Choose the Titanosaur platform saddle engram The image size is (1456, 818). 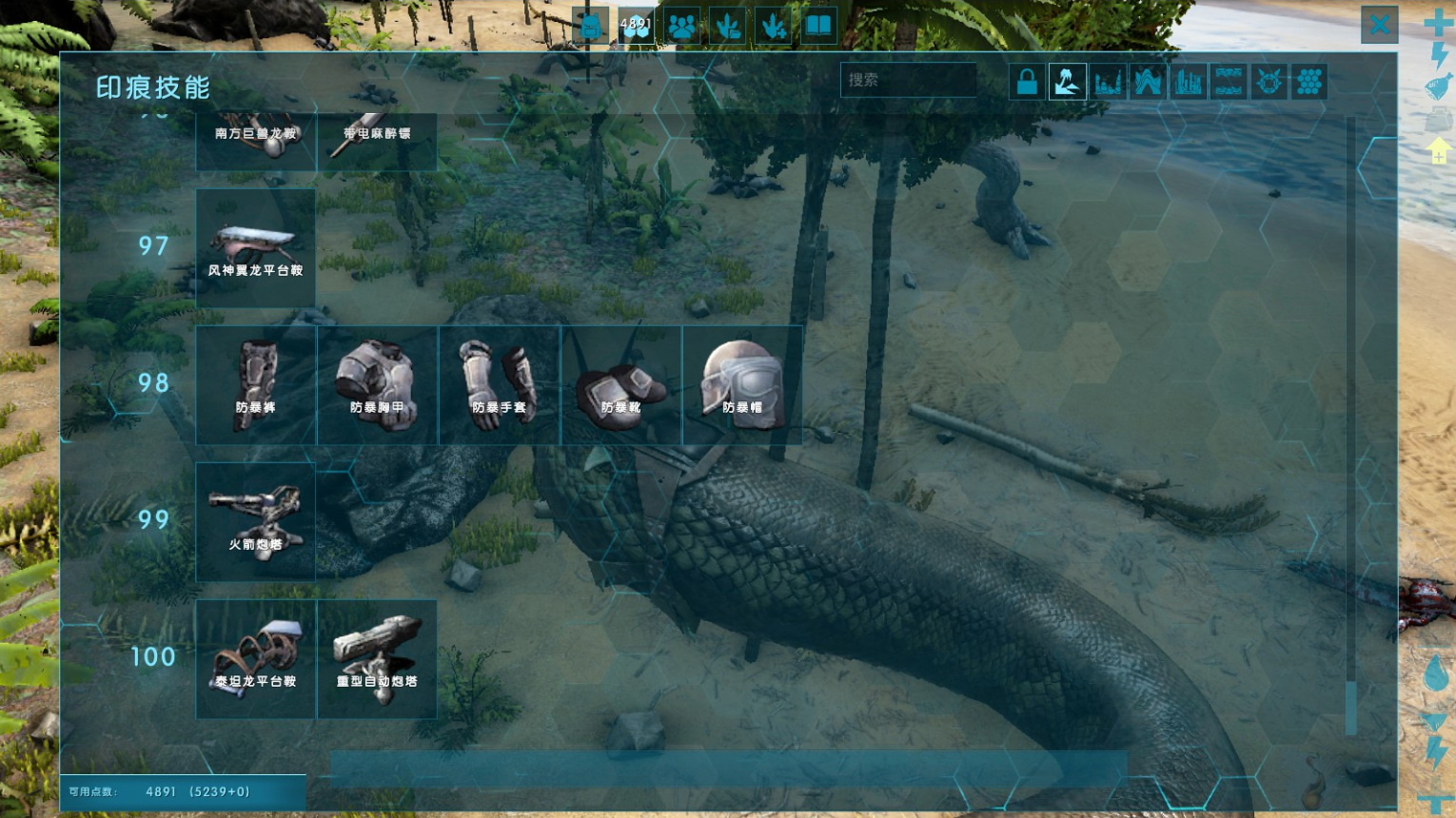(255, 658)
